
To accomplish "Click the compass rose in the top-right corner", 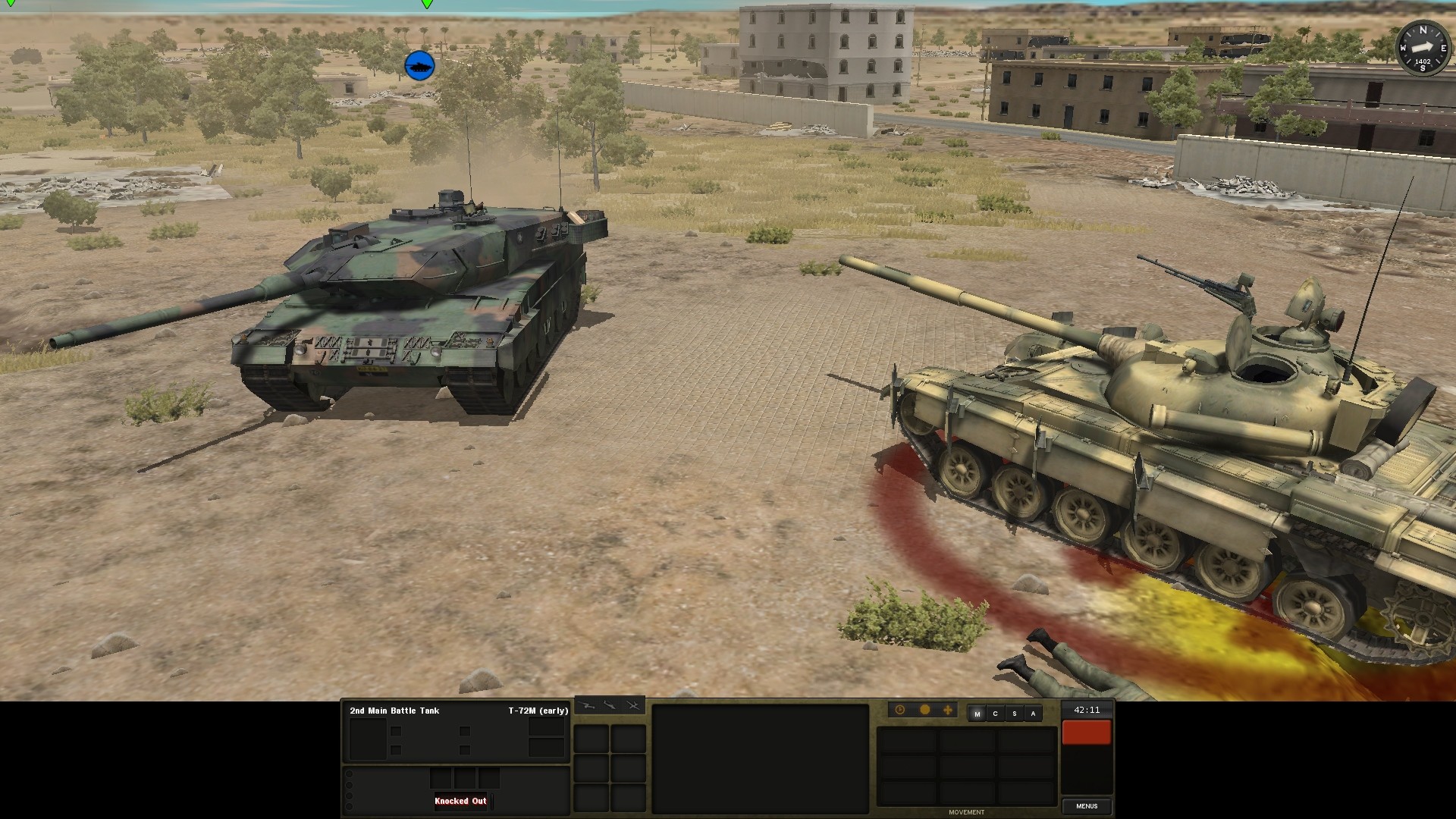I will coord(1424,47).
